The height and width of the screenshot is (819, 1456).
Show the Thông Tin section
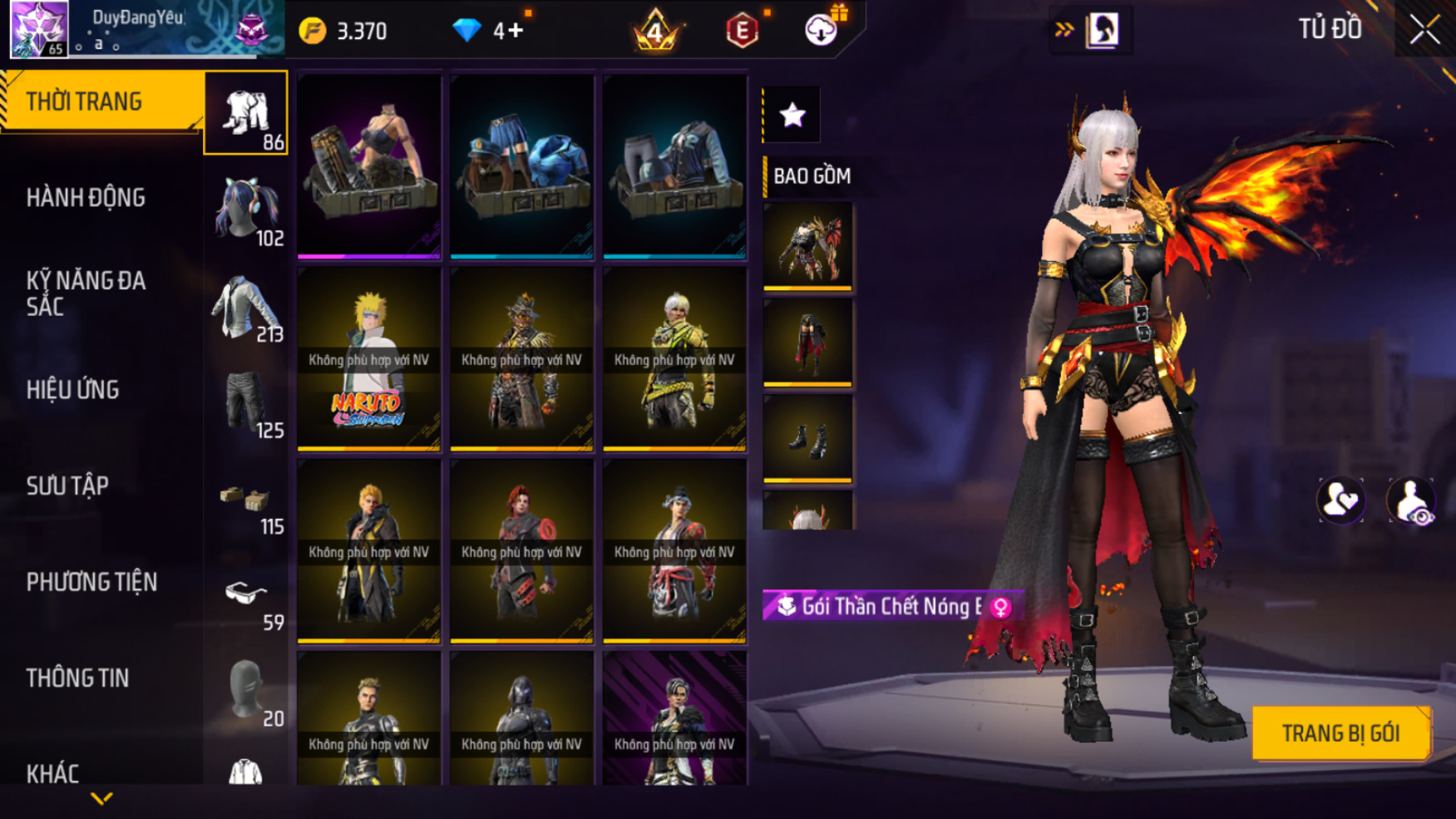[x=77, y=678]
